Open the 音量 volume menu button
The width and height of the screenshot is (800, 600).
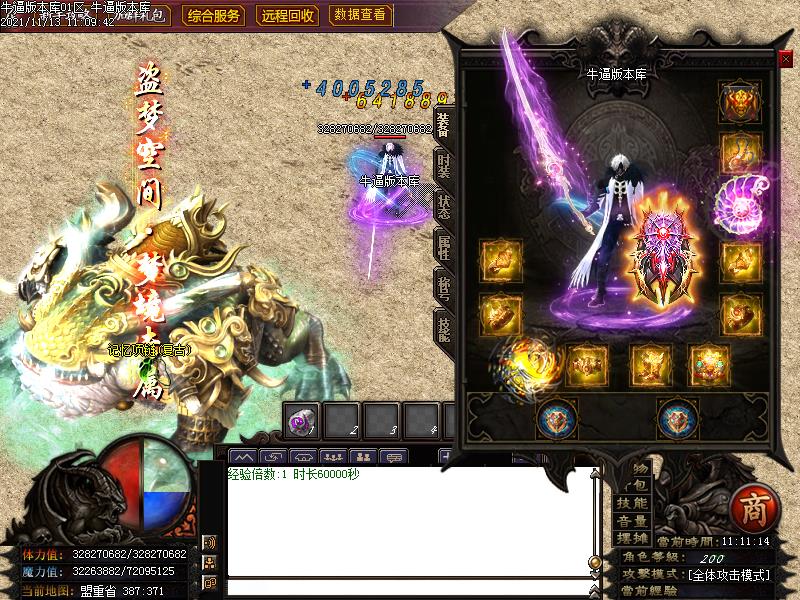click(x=632, y=521)
